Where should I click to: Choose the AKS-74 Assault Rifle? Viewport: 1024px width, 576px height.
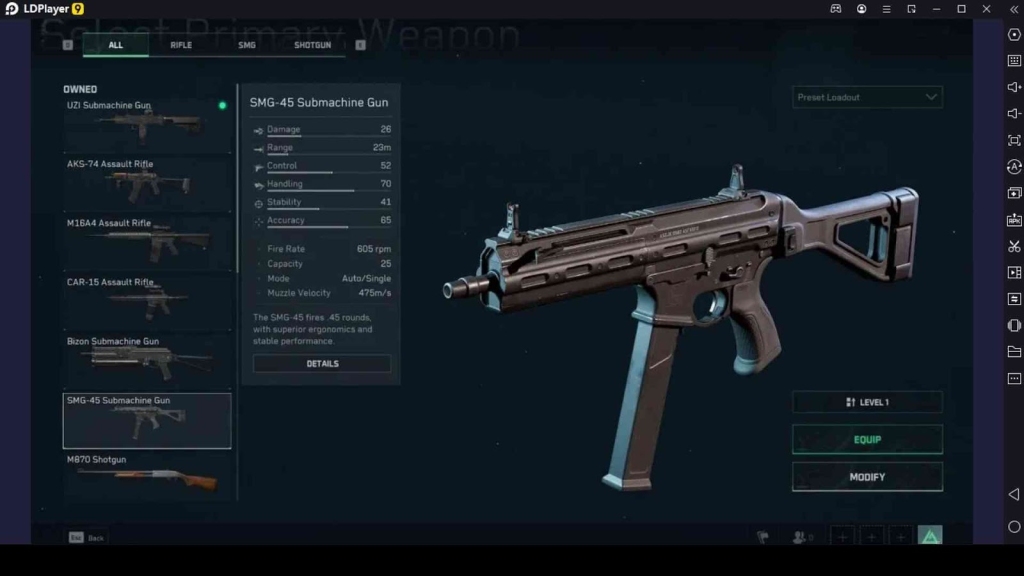point(147,184)
